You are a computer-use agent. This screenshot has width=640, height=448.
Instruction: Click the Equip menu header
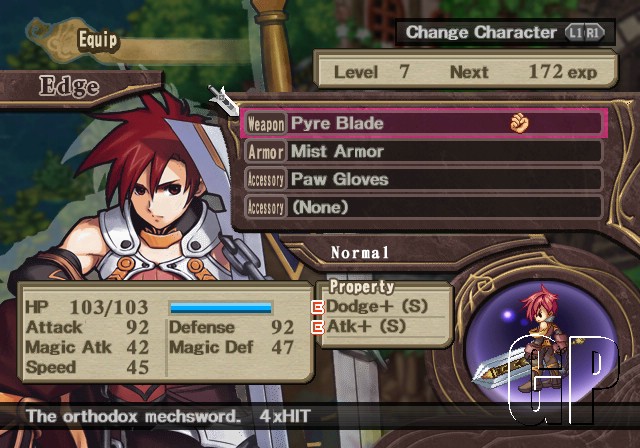point(99,41)
